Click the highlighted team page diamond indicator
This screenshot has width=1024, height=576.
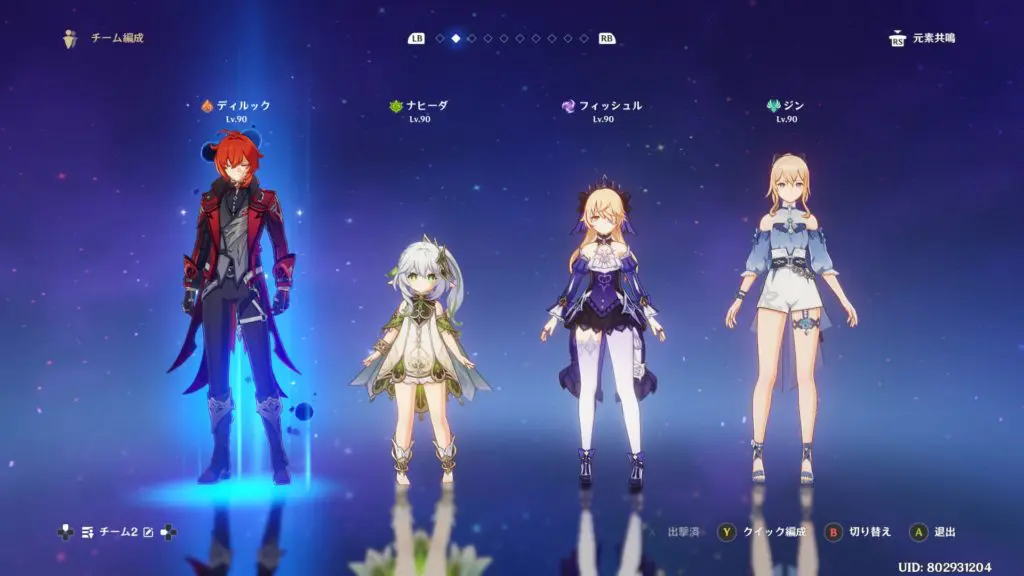456,39
